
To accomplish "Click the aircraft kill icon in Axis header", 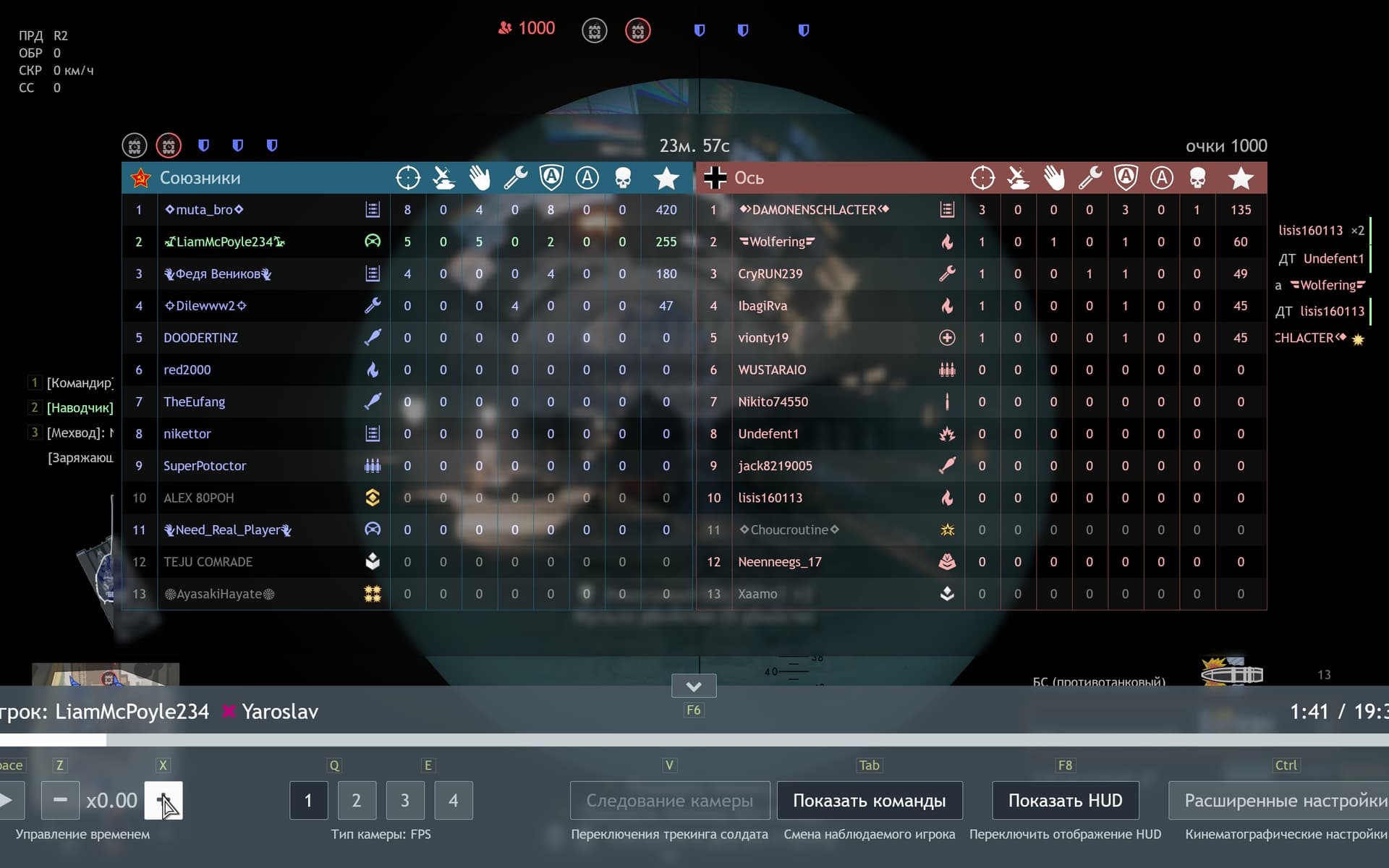I will [x=1019, y=177].
